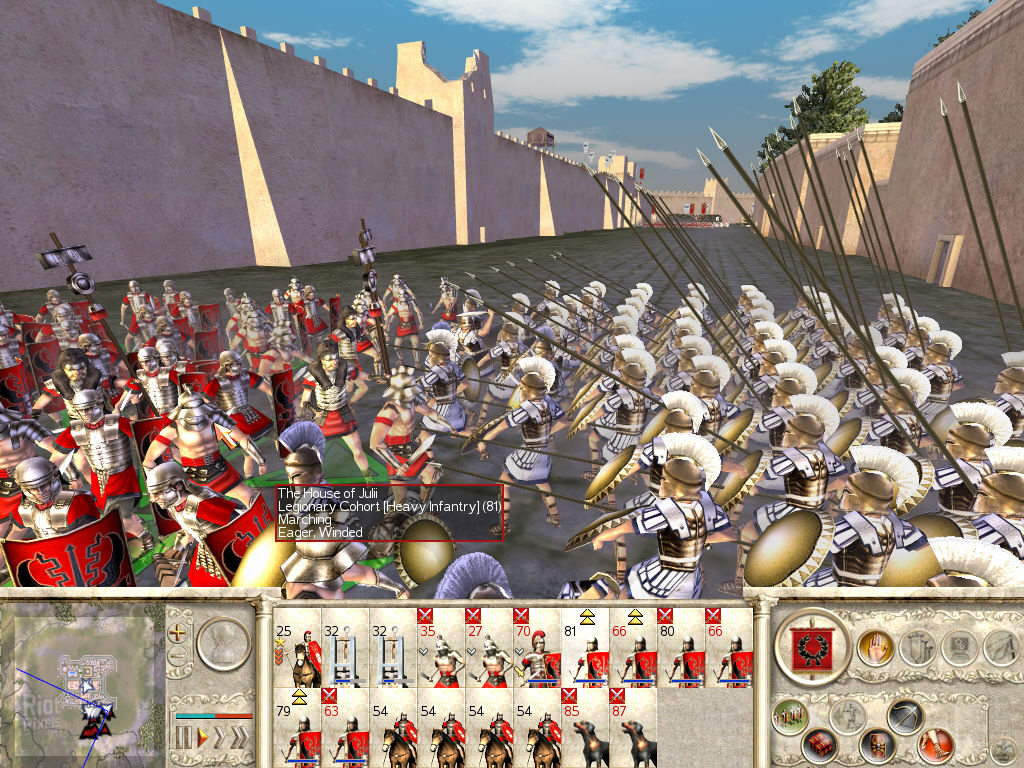Set battle speed to normal play
Screen dimensions: 1024x768
[202, 738]
